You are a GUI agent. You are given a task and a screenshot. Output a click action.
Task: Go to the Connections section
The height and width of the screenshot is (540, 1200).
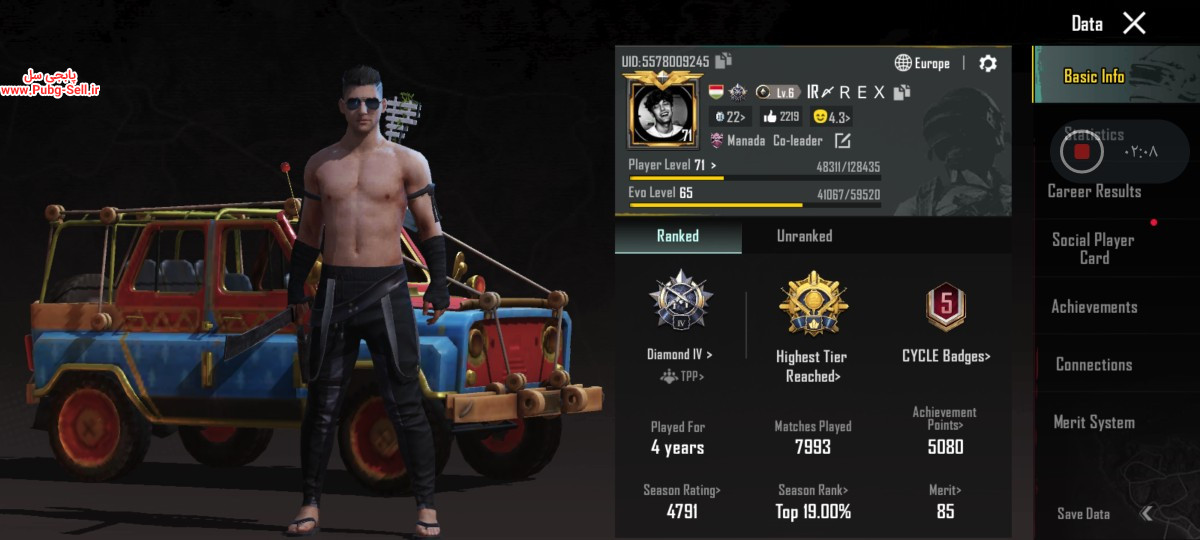[x=1094, y=365]
